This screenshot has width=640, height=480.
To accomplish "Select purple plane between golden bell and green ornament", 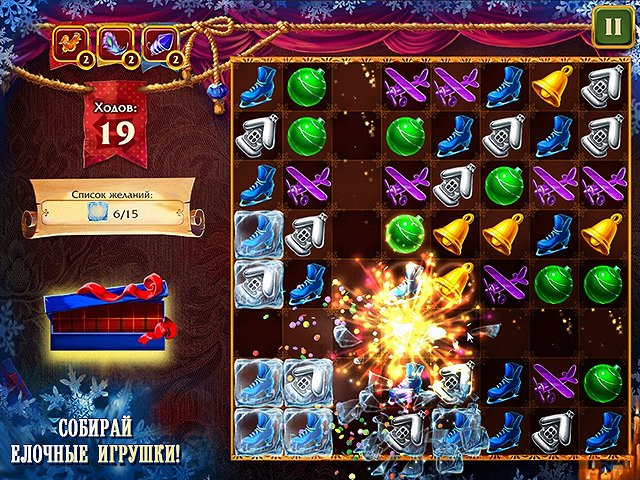I will 503,283.
